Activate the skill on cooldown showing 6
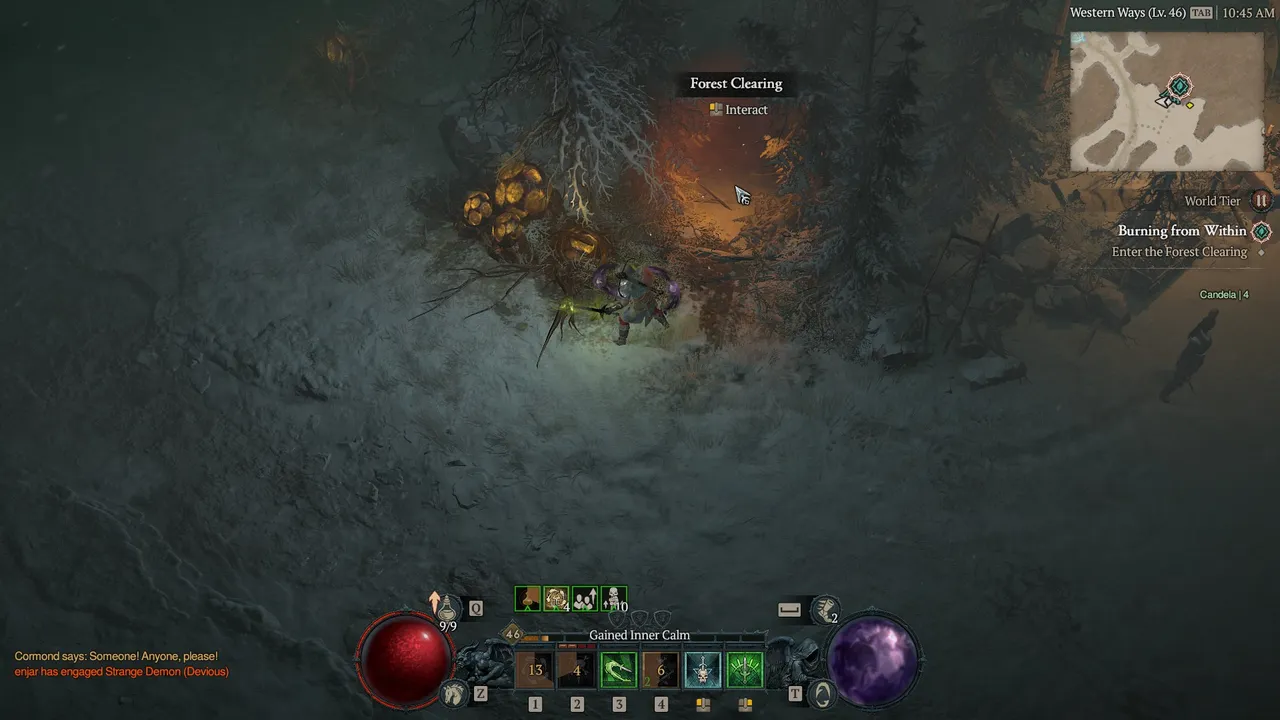Viewport: 1280px width, 720px height. [661, 670]
